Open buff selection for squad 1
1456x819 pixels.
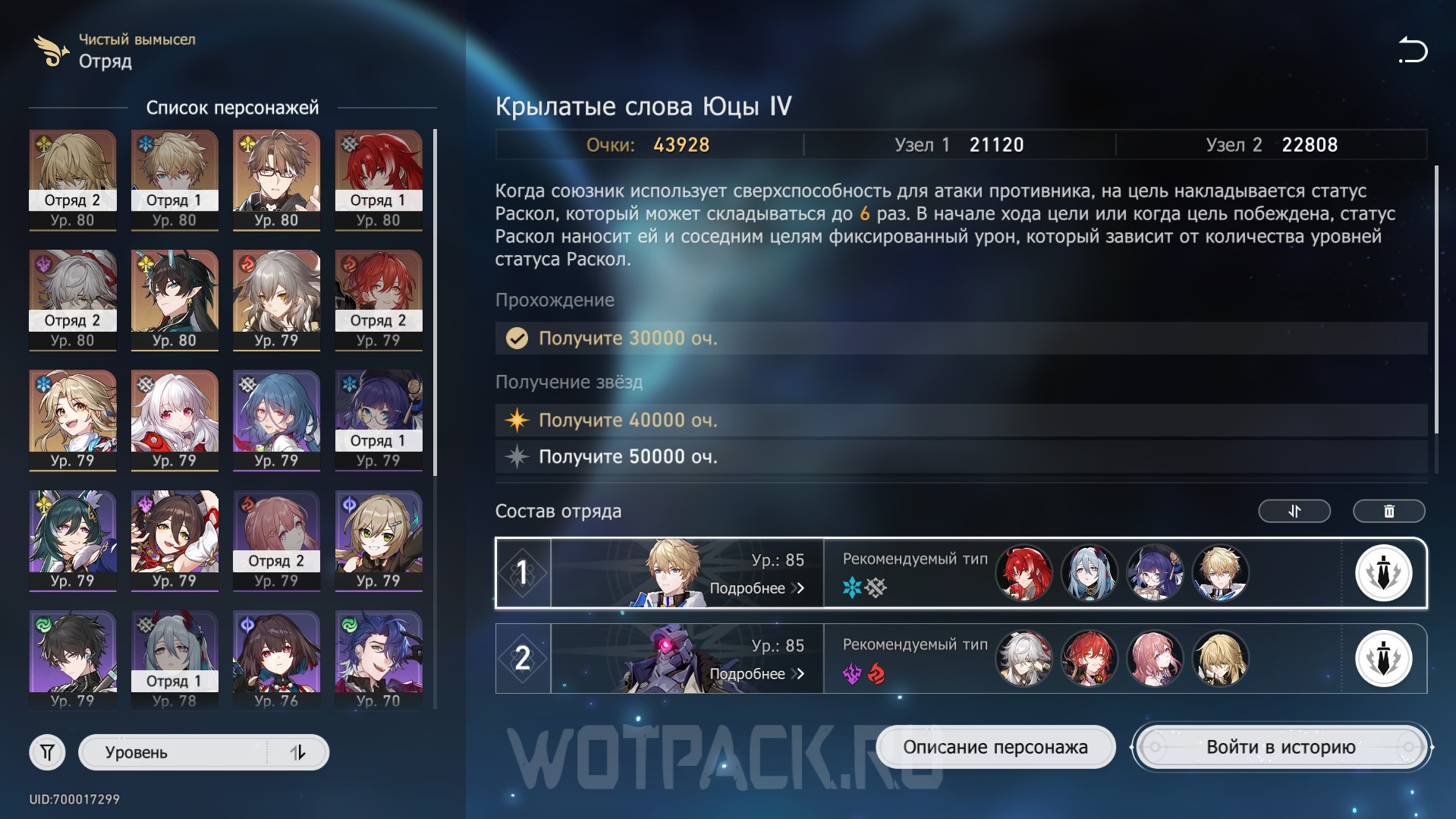point(1383,573)
